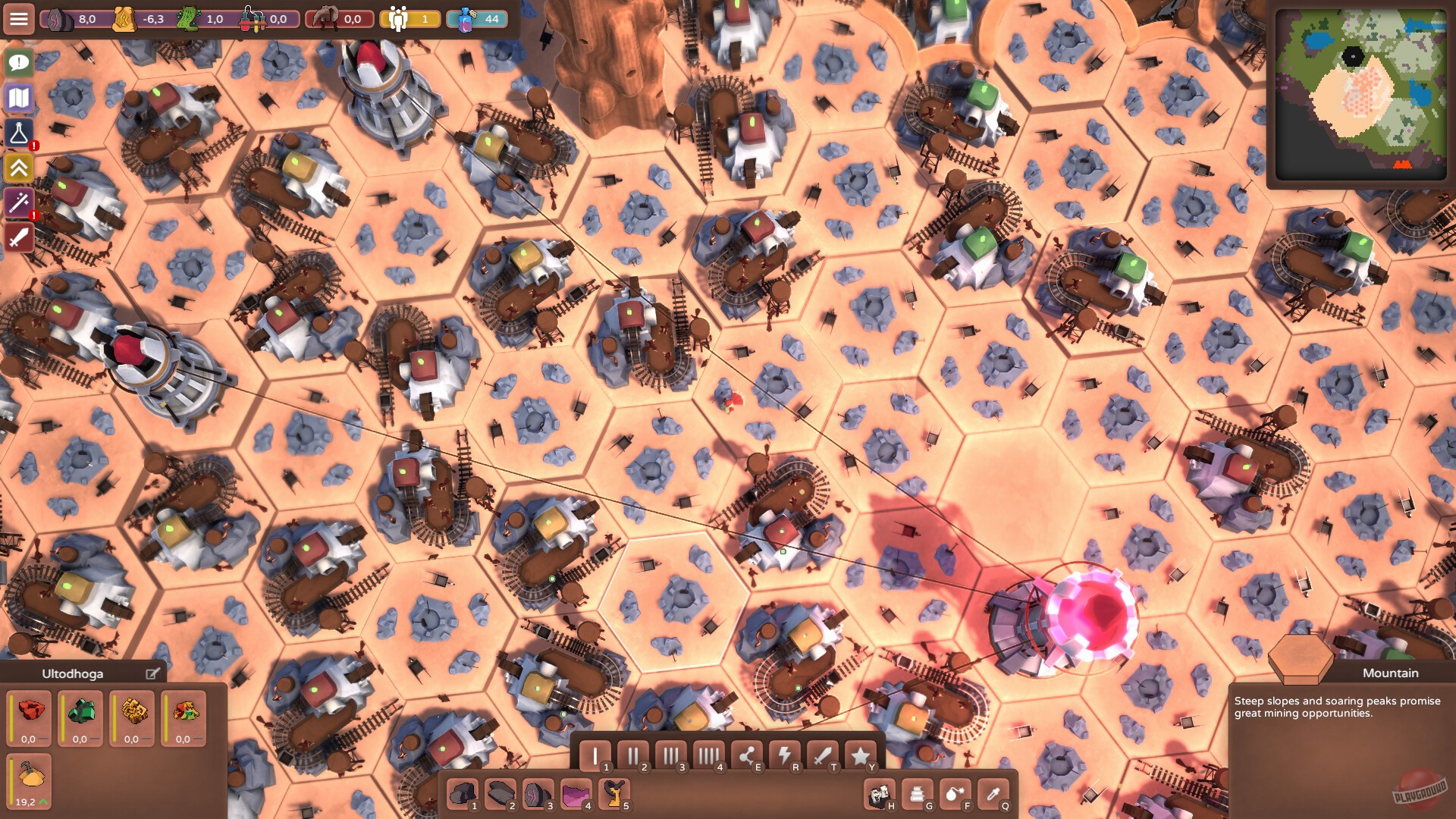The height and width of the screenshot is (819, 1456).
Task: Activate the star toolbar icon marked Y
Action: 859,755
